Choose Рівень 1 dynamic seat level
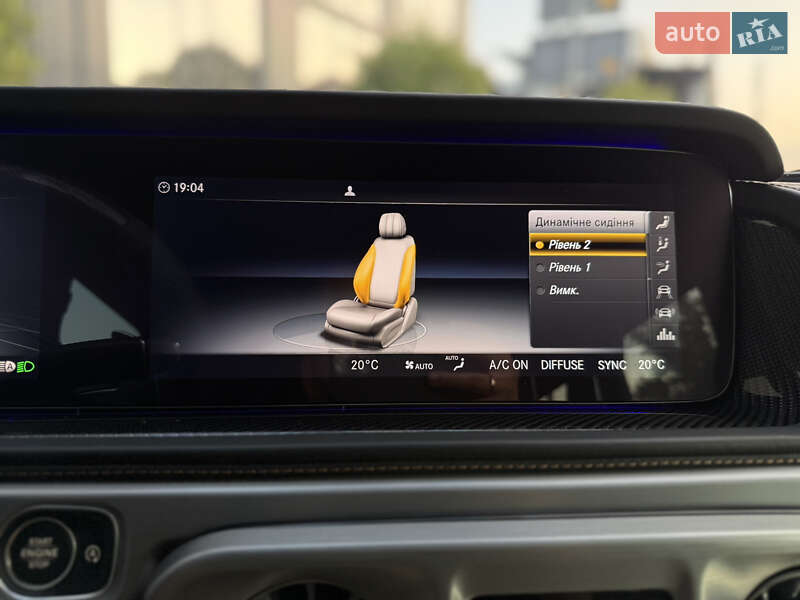Image resolution: width=800 pixels, height=600 pixels. click(x=588, y=268)
